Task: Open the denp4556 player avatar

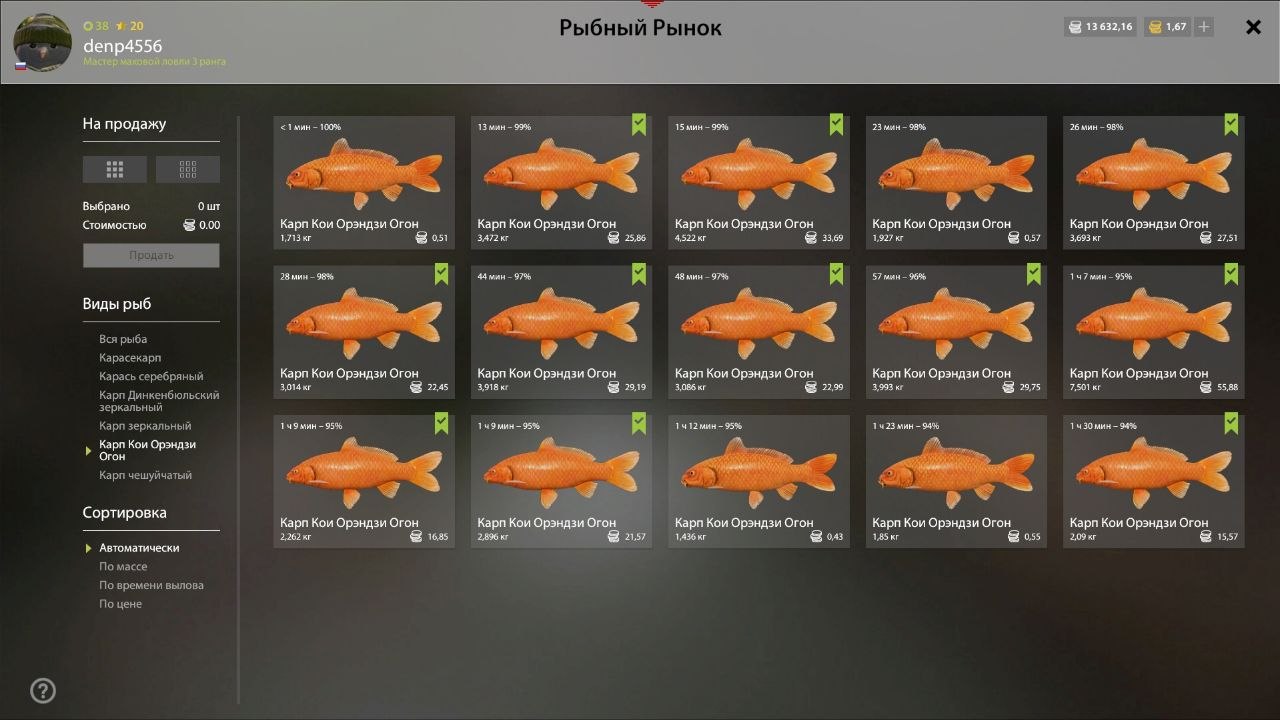Action: coord(42,43)
